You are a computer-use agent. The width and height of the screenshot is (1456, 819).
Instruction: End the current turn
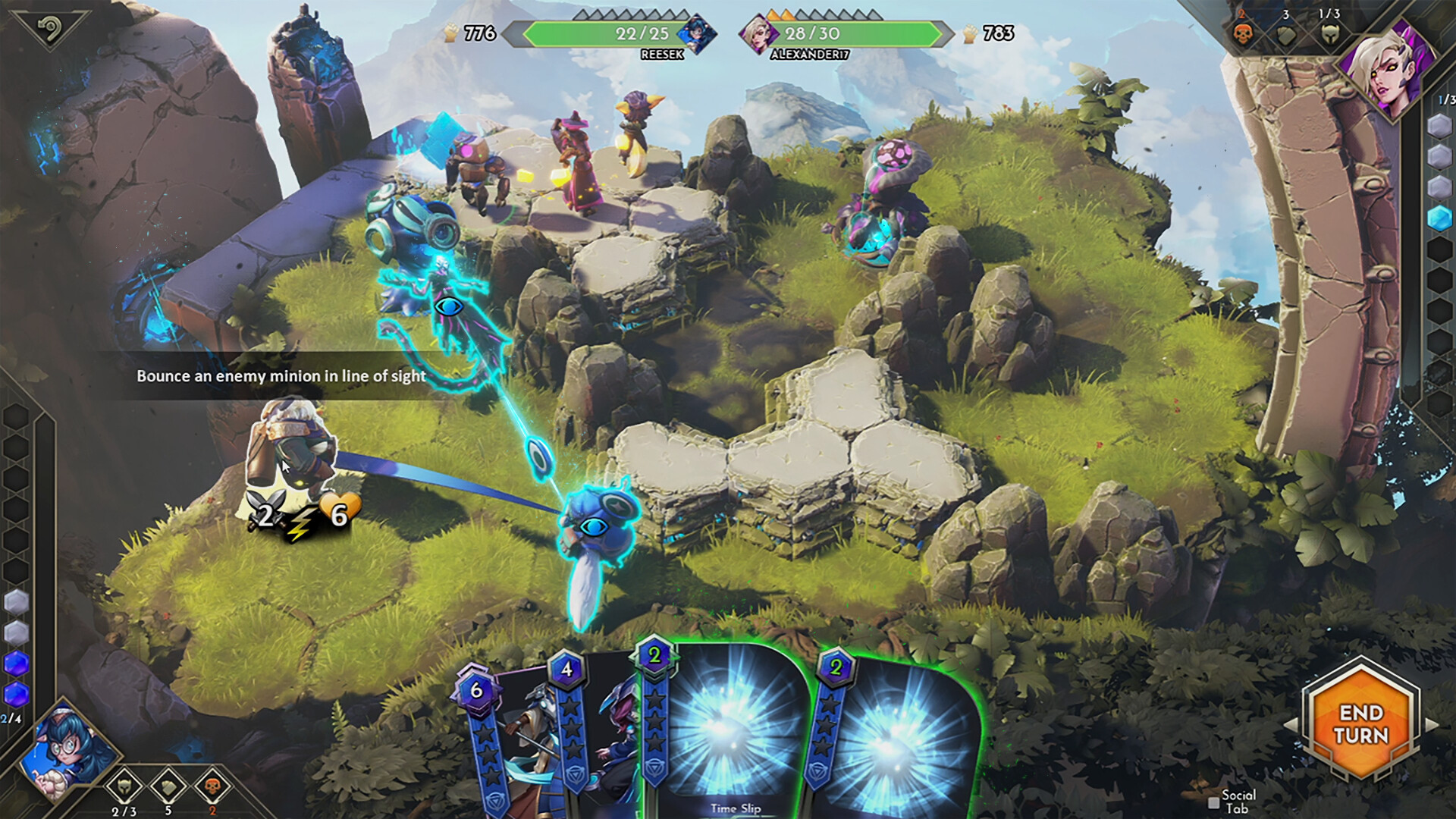click(x=1361, y=724)
